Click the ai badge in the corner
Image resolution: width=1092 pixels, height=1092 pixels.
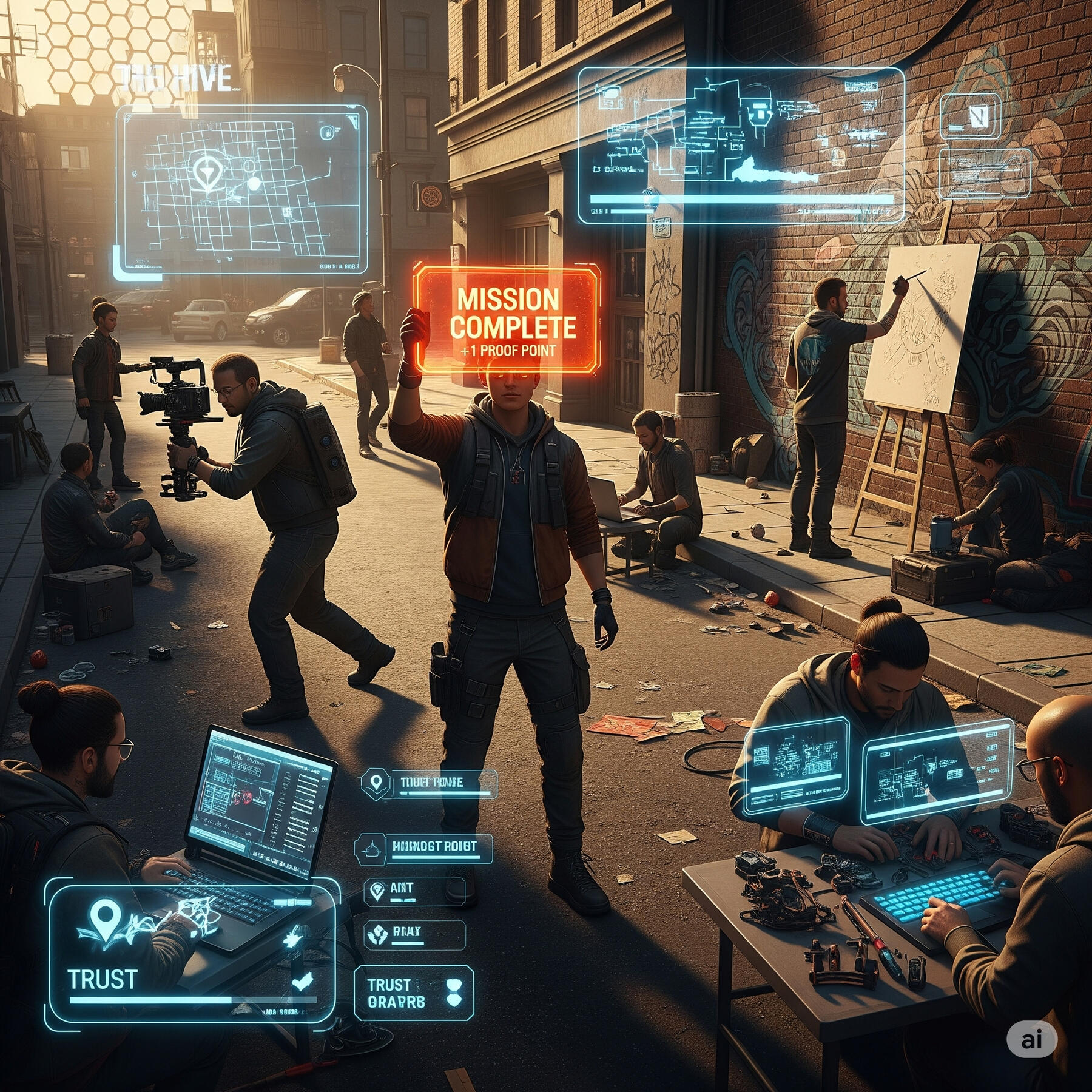pyautogui.click(x=1031, y=1039)
